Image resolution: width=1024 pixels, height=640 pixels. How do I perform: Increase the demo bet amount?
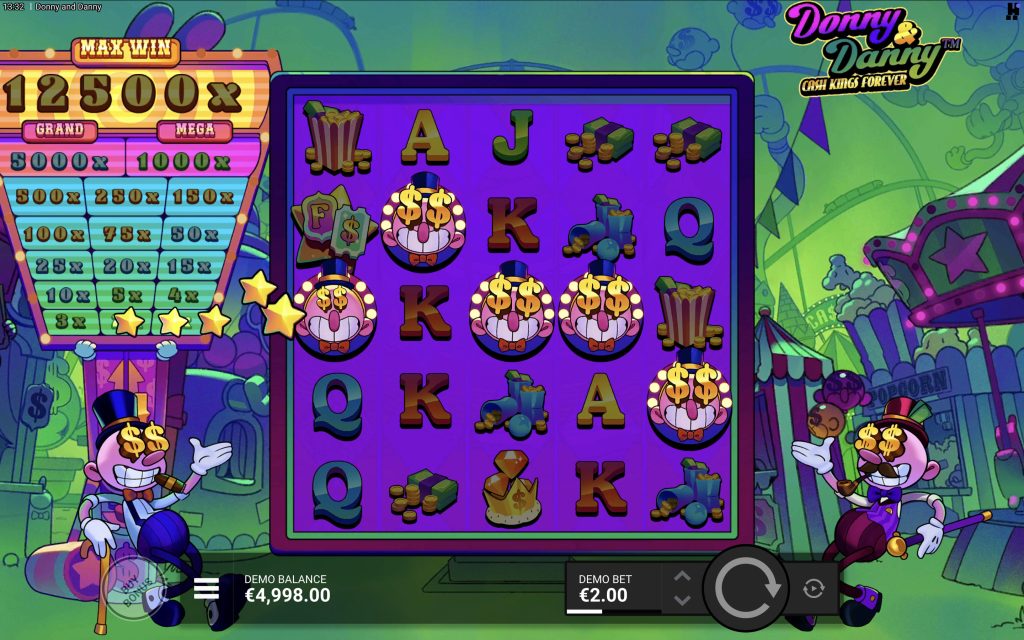[x=682, y=577]
